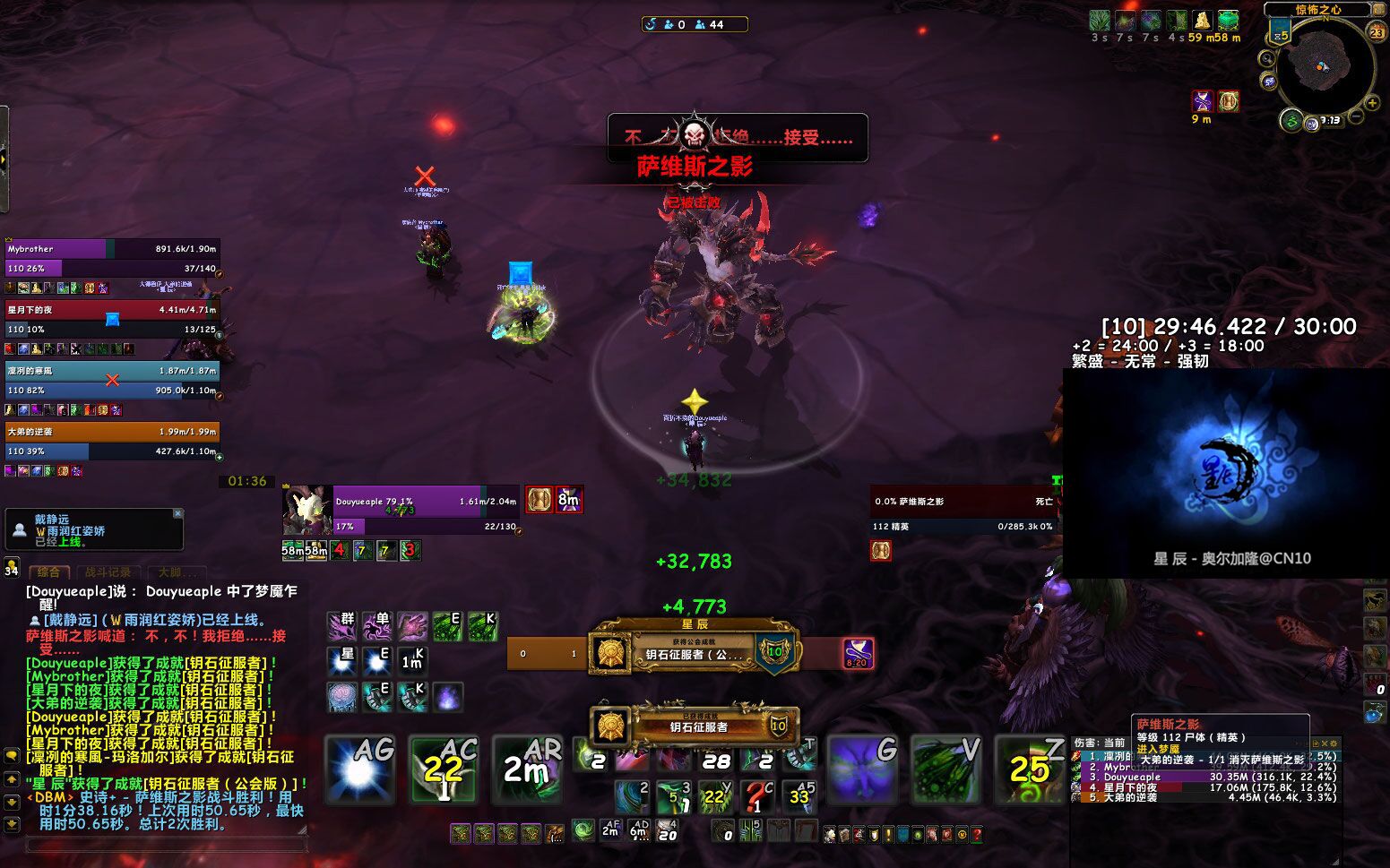Click the 单 purple ability icon

[376, 626]
